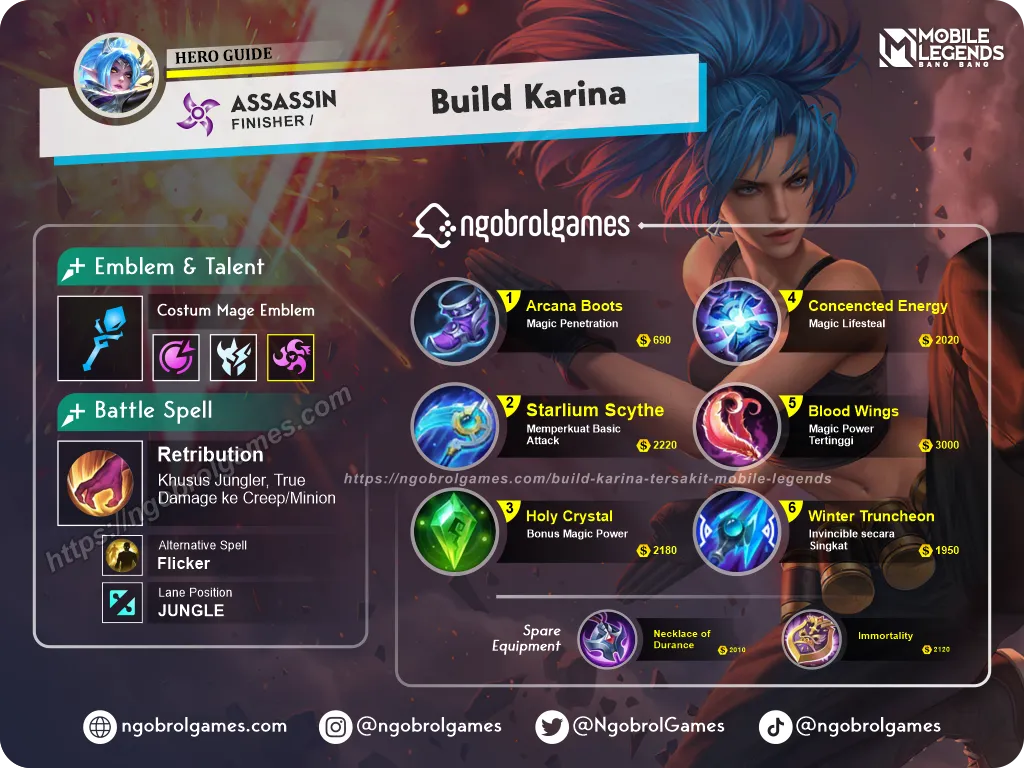Open the blue staff Mage Emblem icon
Image resolution: width=1024 pixels, height=768 pixels.
[x=99, y=338]
